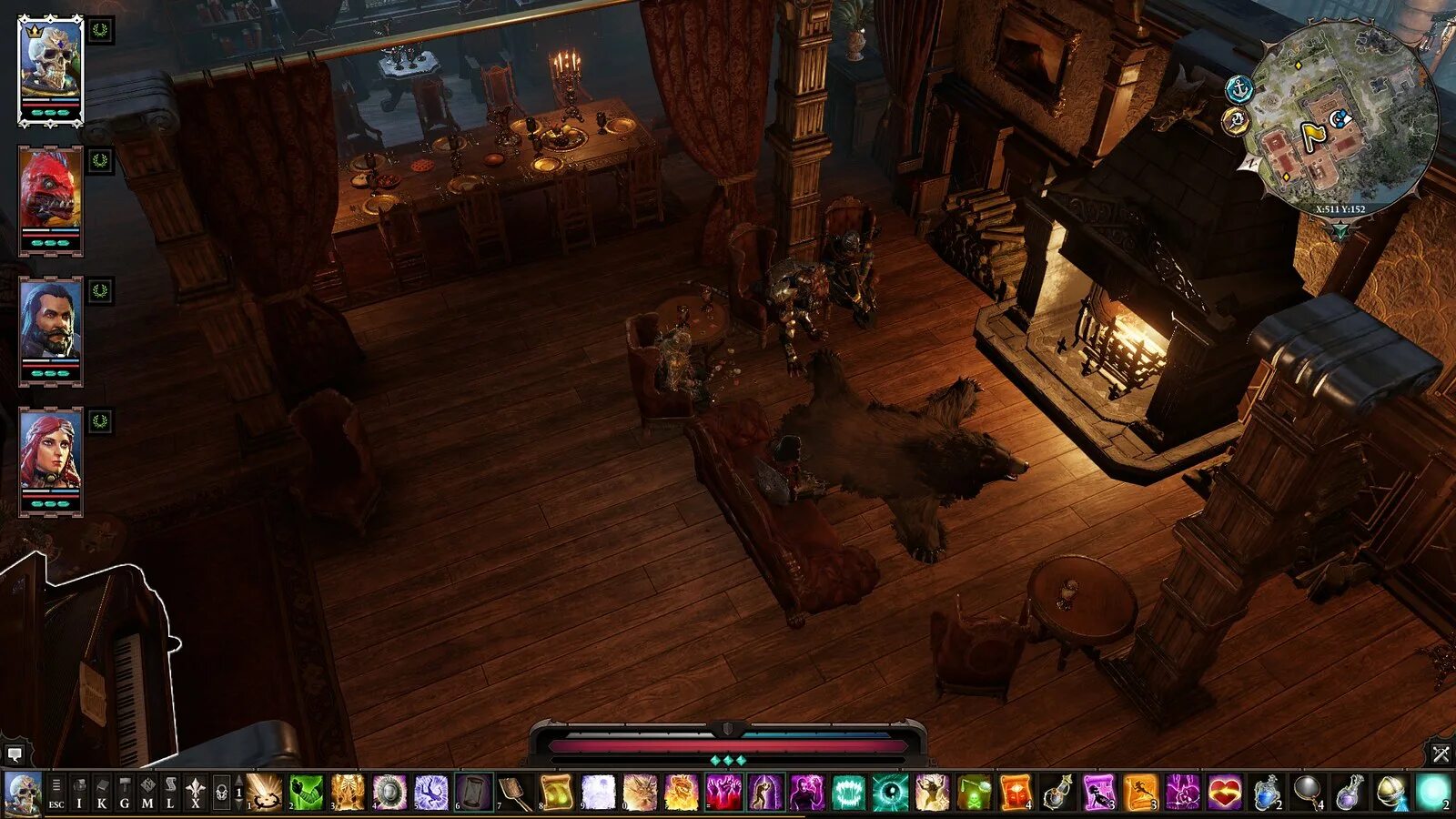Open the journal scroll L button

(170, 793)
